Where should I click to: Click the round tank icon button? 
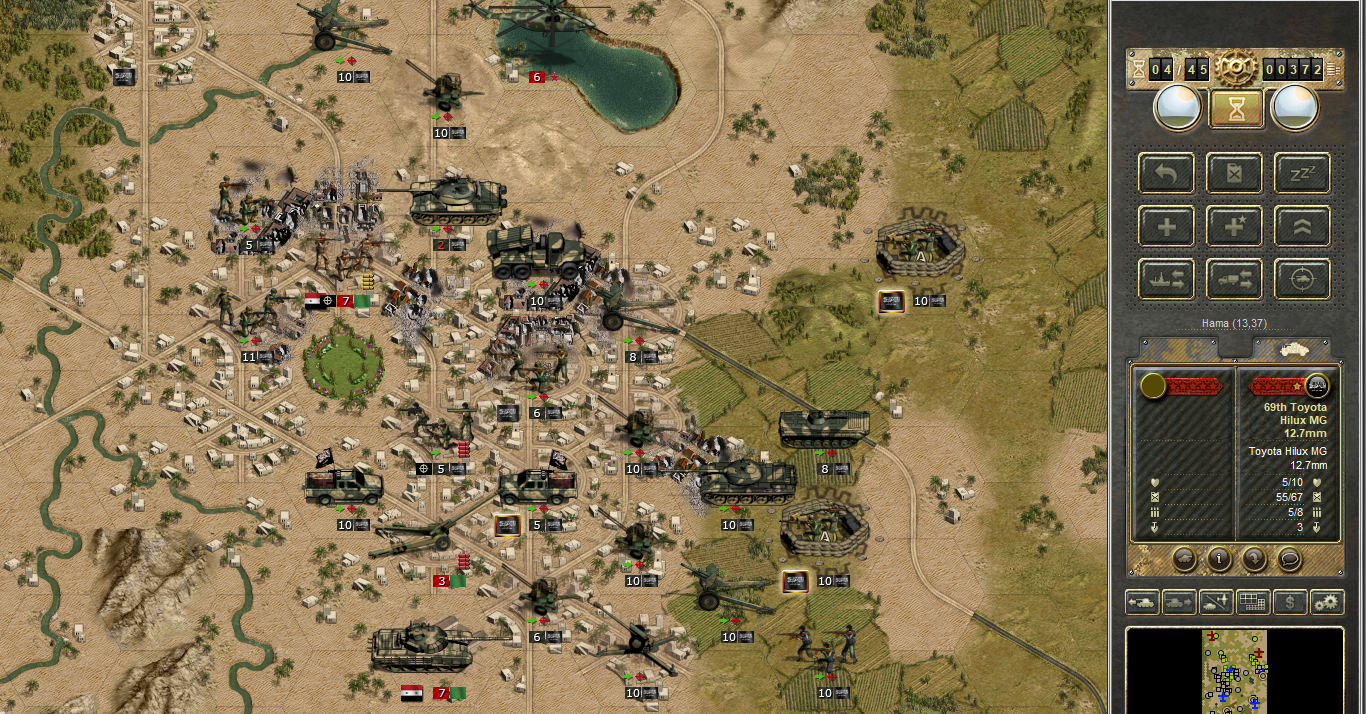click(1184, 559)
